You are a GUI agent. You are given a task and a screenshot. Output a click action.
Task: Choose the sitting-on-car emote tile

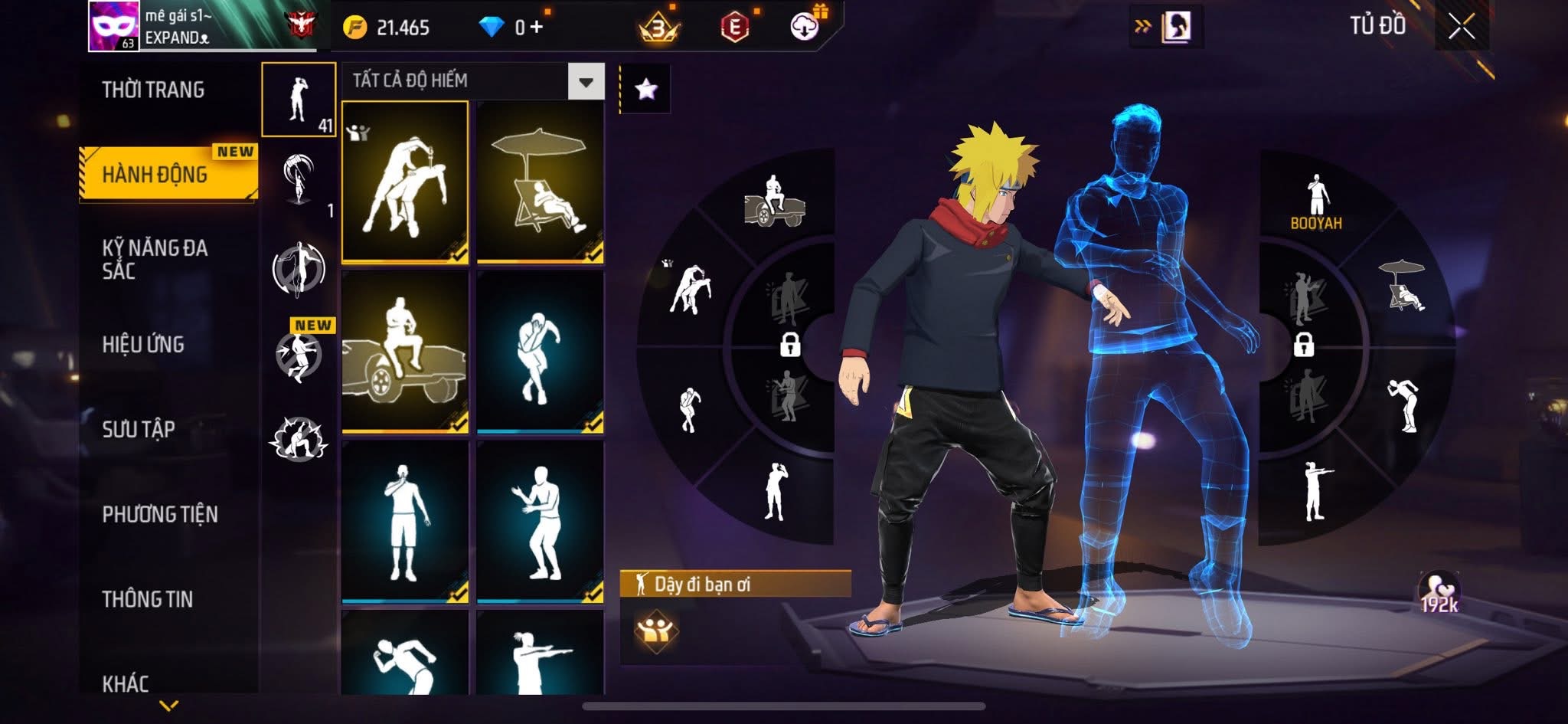click(x=405, y=352)
